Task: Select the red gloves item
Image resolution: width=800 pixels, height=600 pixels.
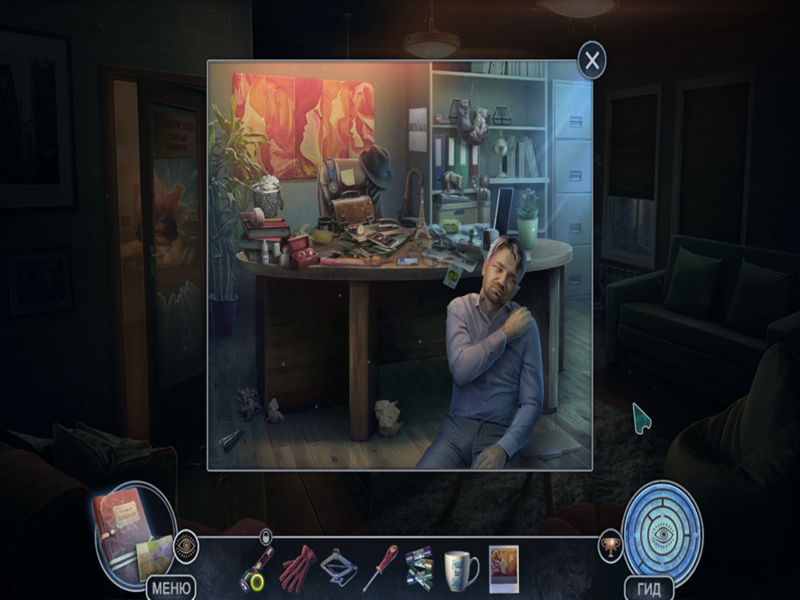Action: click(297, 569)
